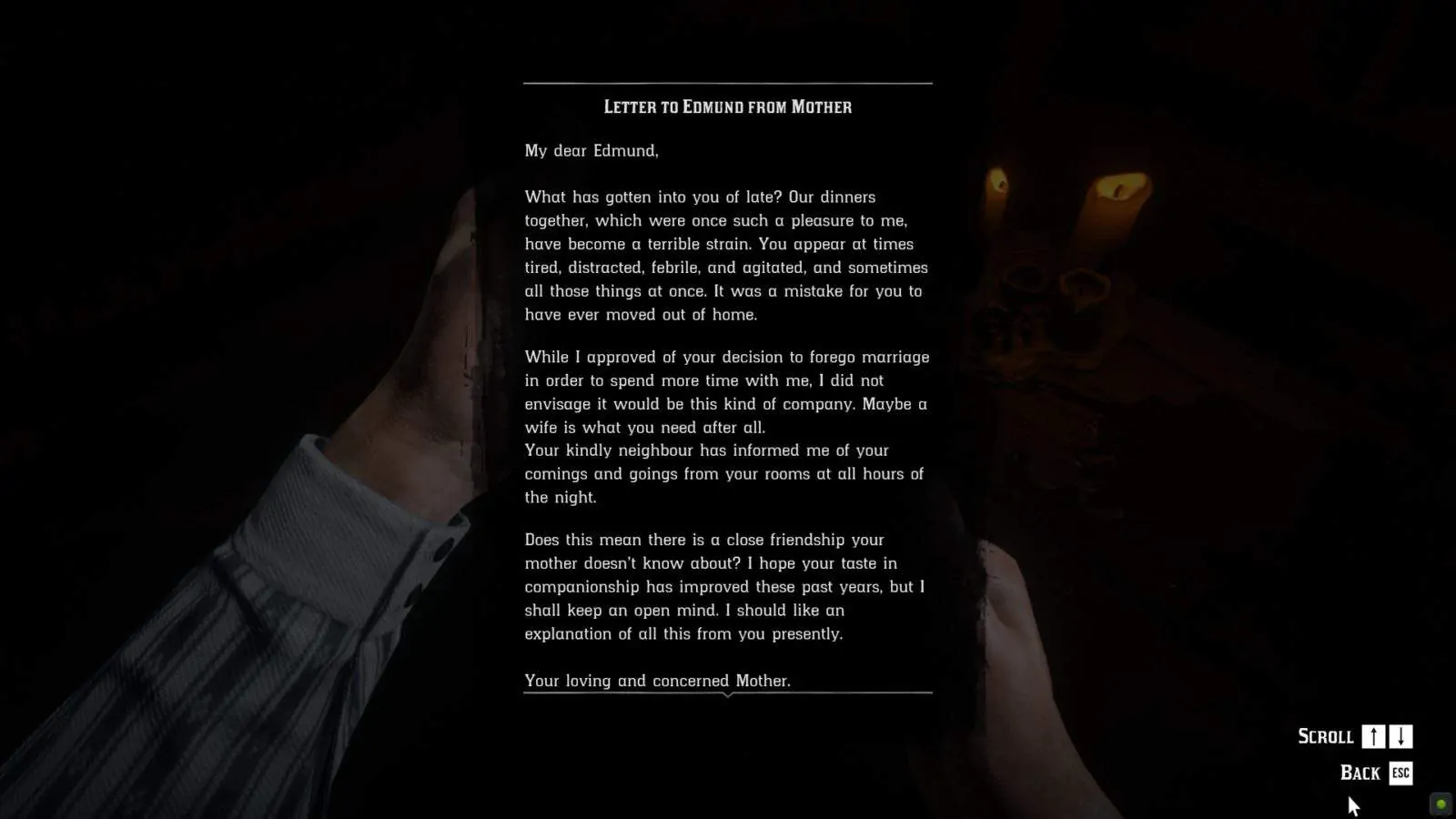
Task: Click the 'Back' button text
Action: (1362, 773)
